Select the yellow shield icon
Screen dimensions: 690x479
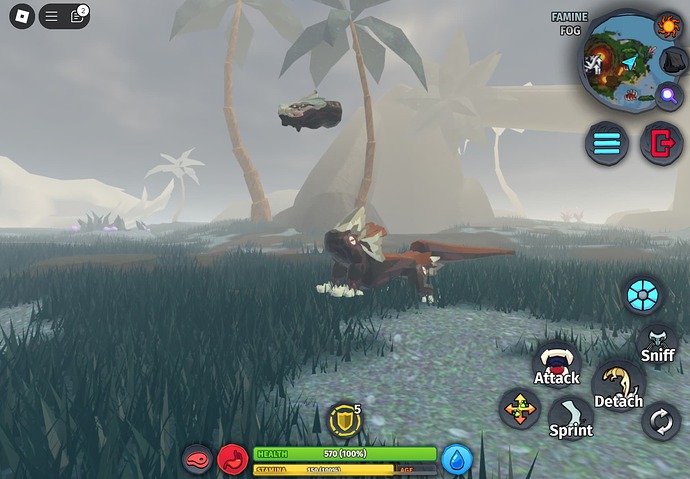pyautogui.click(x=345, y=420)
